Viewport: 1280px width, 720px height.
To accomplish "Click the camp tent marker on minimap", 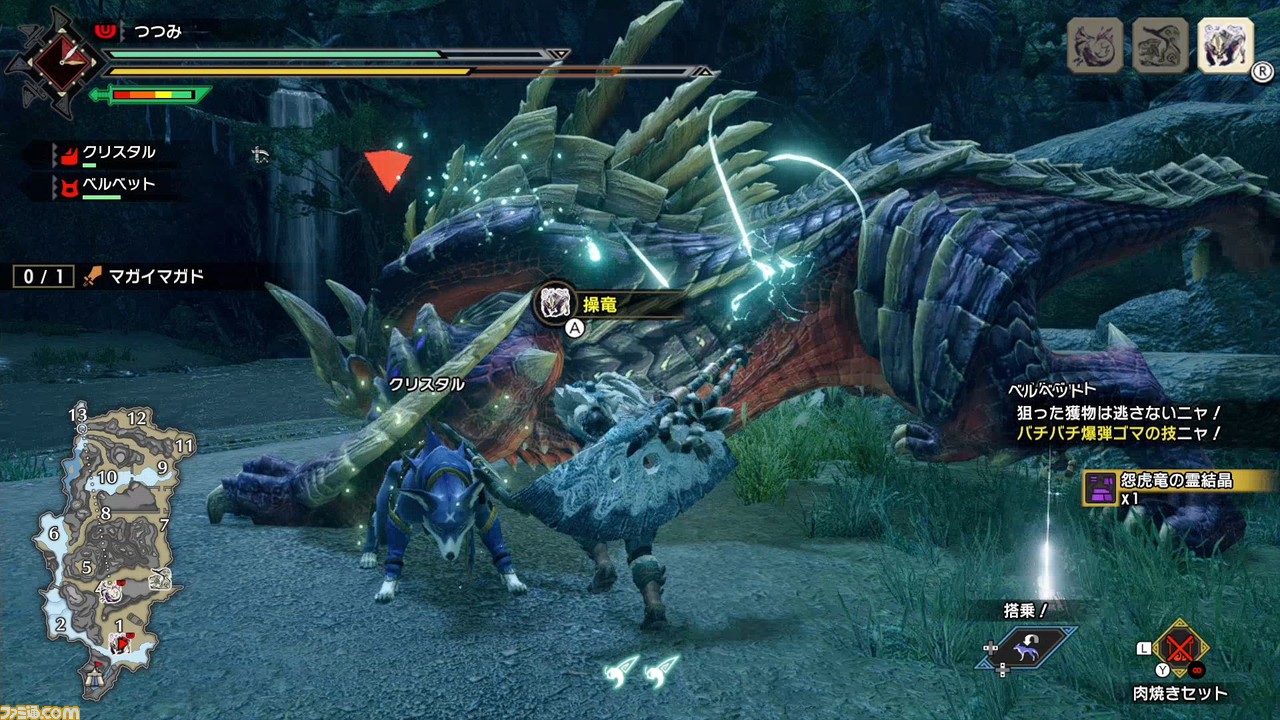I will tap(98, 680).
